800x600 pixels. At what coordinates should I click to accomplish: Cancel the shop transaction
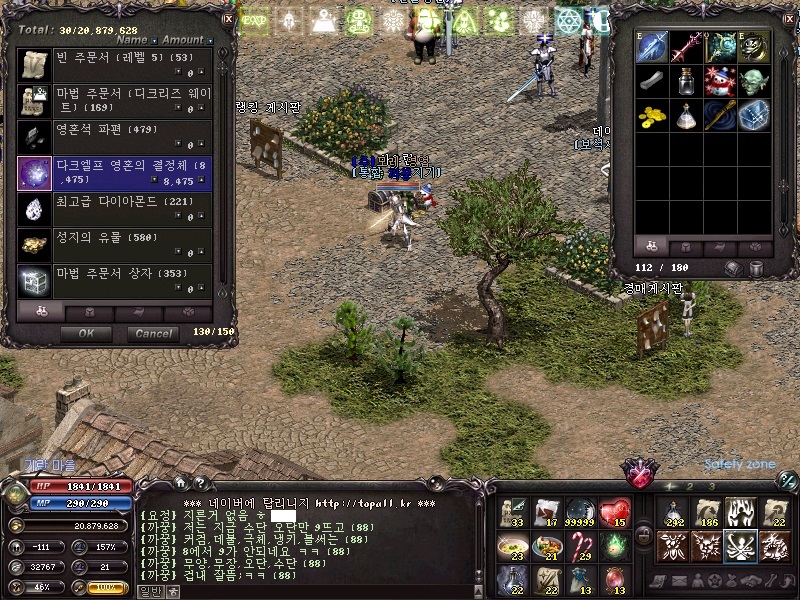154,333
